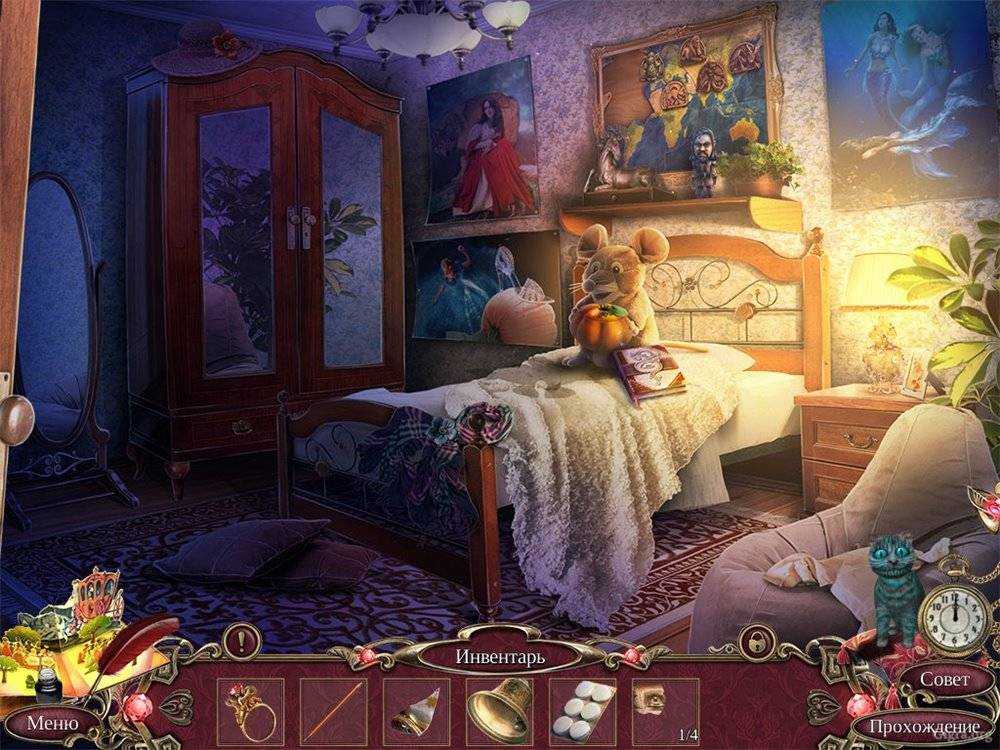
Task: Select the broken shard inventory slot
Action: click(416, 711)
